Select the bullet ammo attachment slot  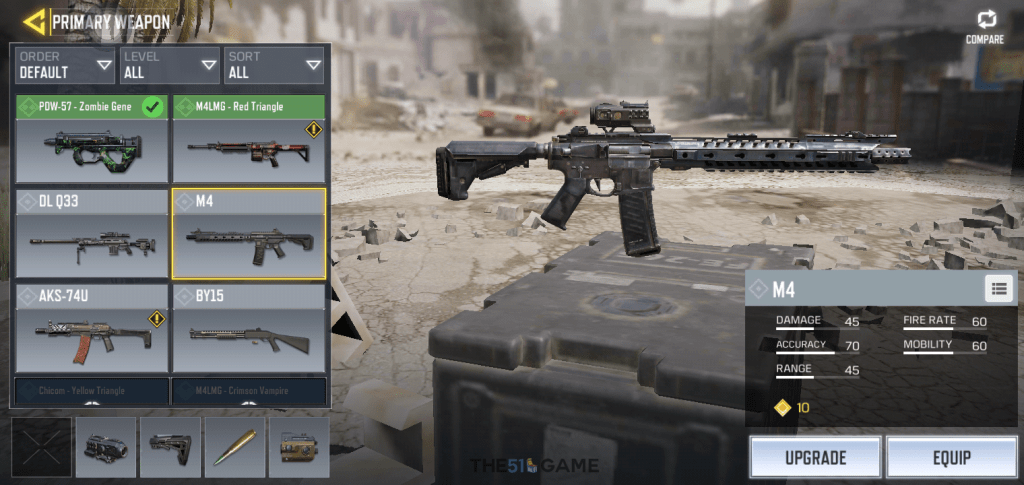[235, 447]
